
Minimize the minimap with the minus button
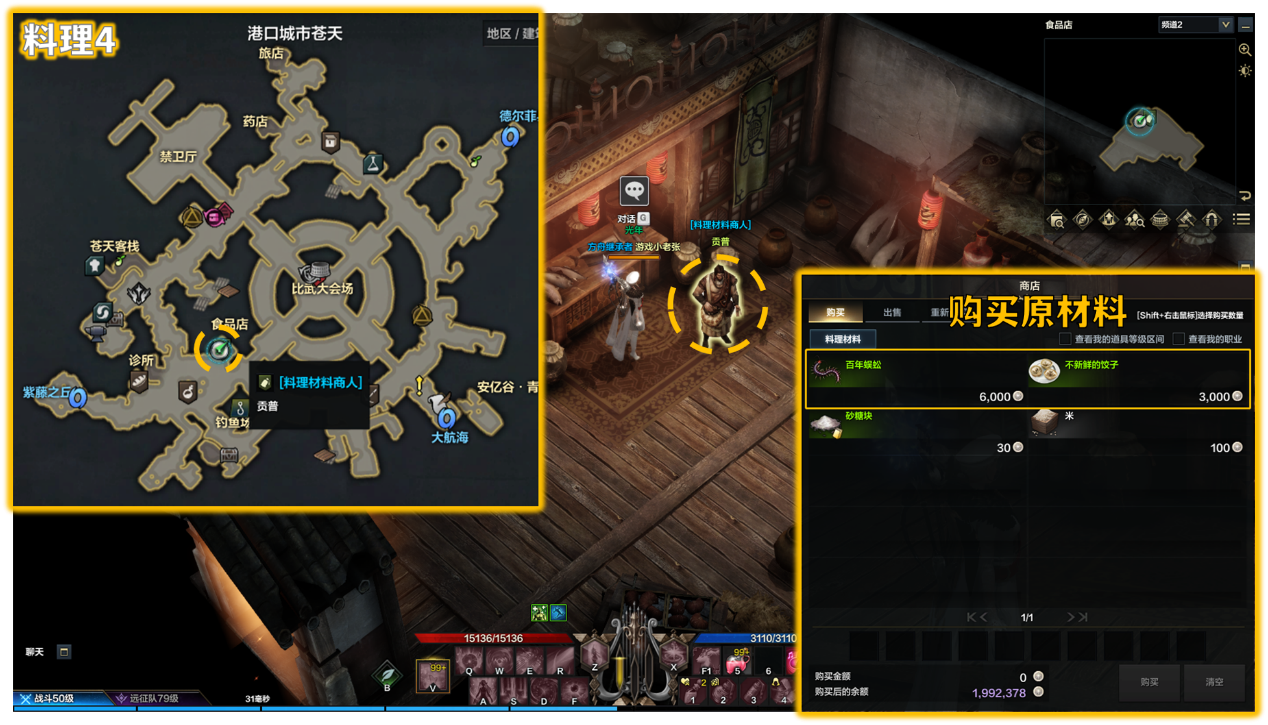[1245, 25]
